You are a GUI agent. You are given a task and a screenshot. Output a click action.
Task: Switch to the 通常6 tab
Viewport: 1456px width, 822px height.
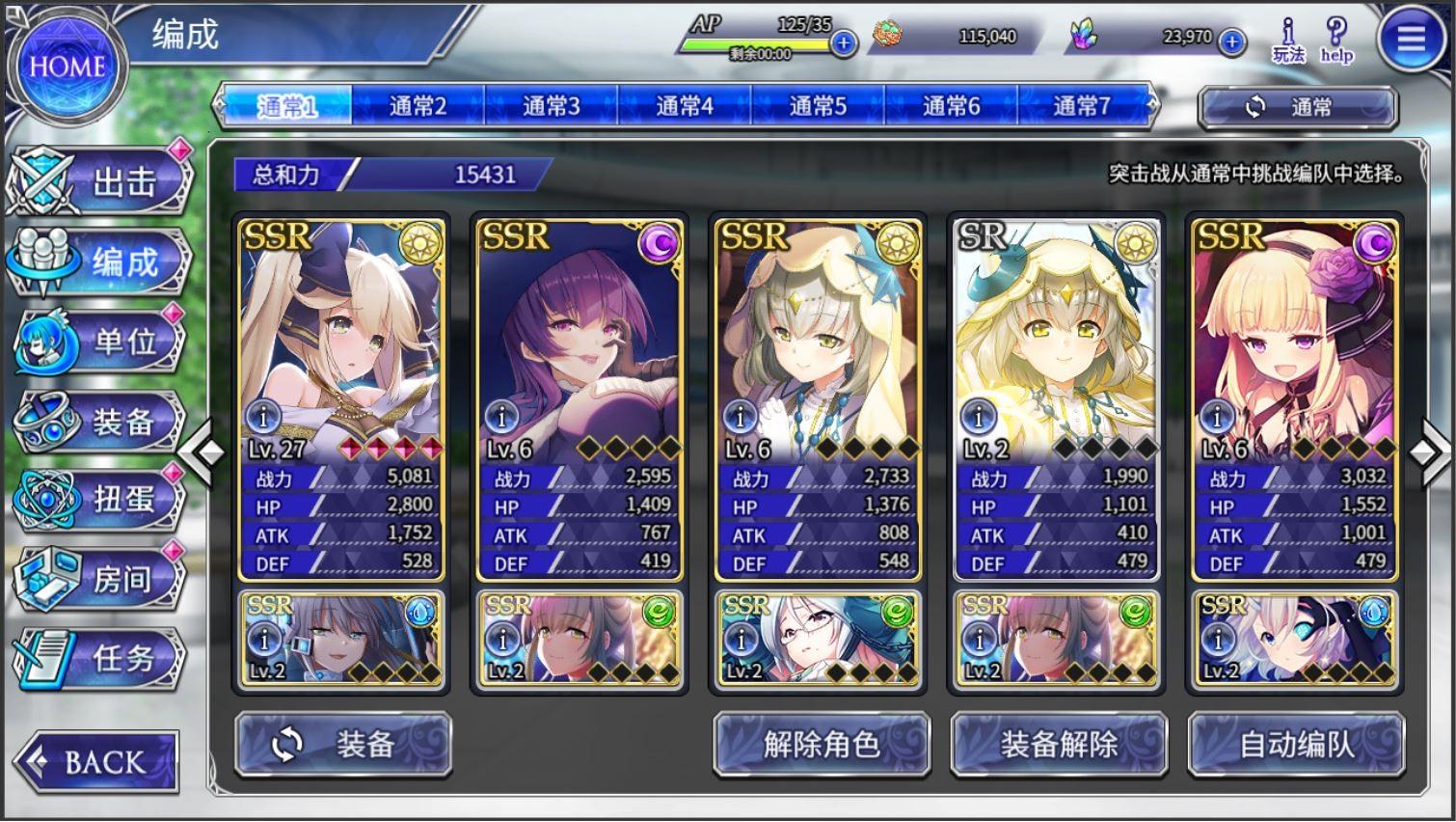[x=949, y=107]
